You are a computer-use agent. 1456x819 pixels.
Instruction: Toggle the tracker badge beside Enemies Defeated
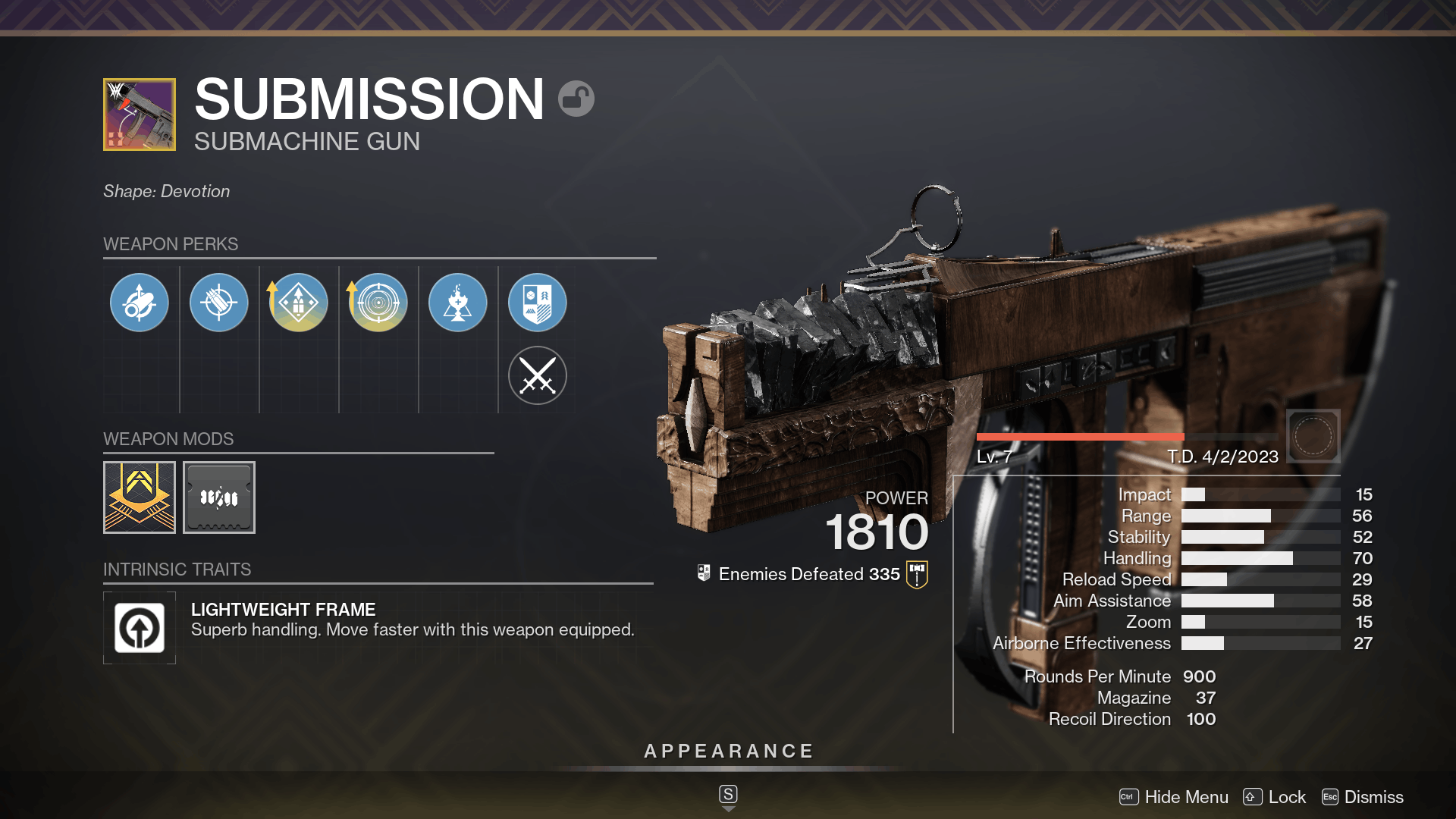916,574
